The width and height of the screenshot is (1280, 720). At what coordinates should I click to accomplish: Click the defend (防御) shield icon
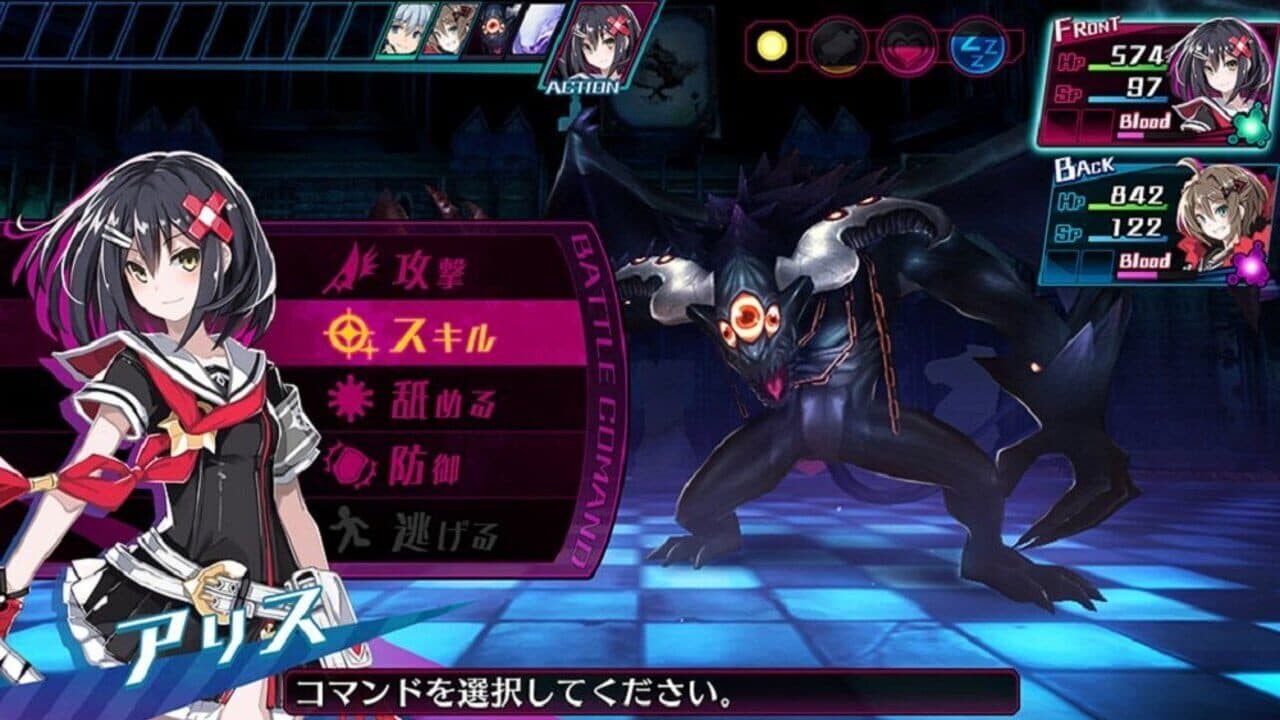349,465
